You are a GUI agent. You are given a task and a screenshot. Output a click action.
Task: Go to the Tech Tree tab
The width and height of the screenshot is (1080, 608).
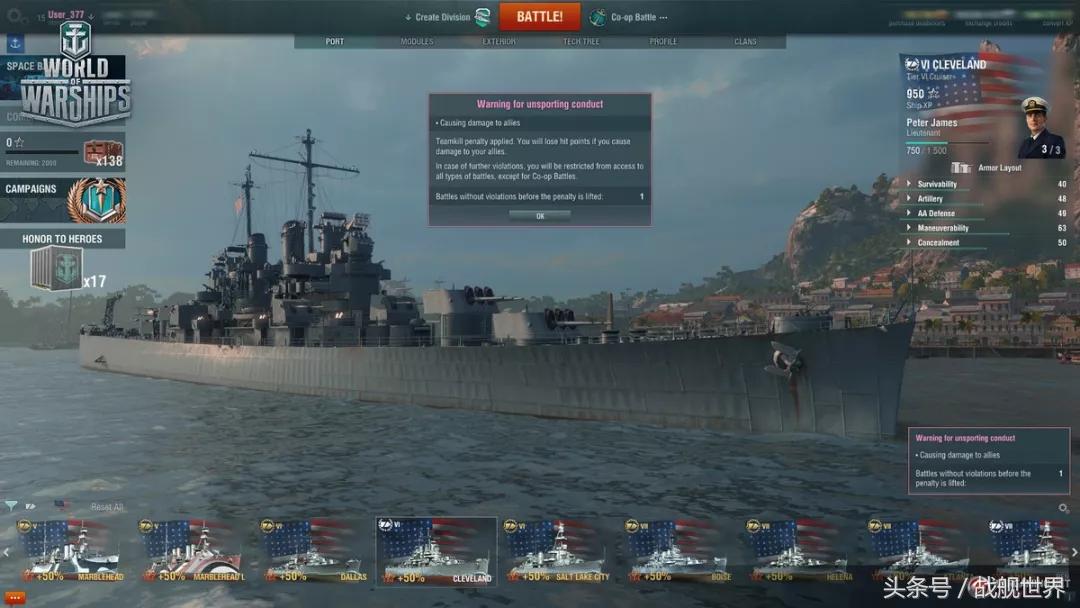(x=581, y=42)
